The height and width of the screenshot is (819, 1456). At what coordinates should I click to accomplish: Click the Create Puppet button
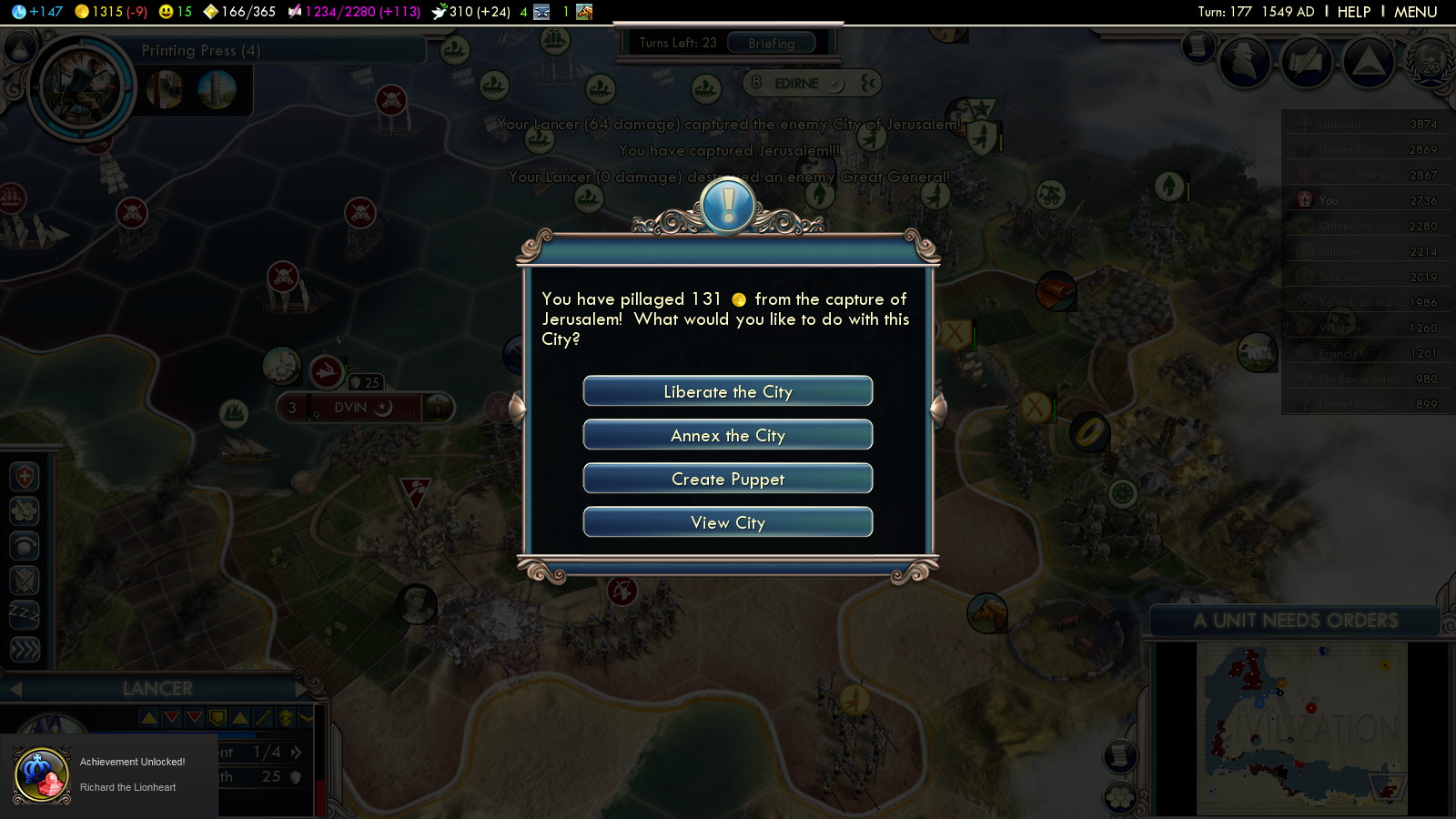[x=728, y=479]
